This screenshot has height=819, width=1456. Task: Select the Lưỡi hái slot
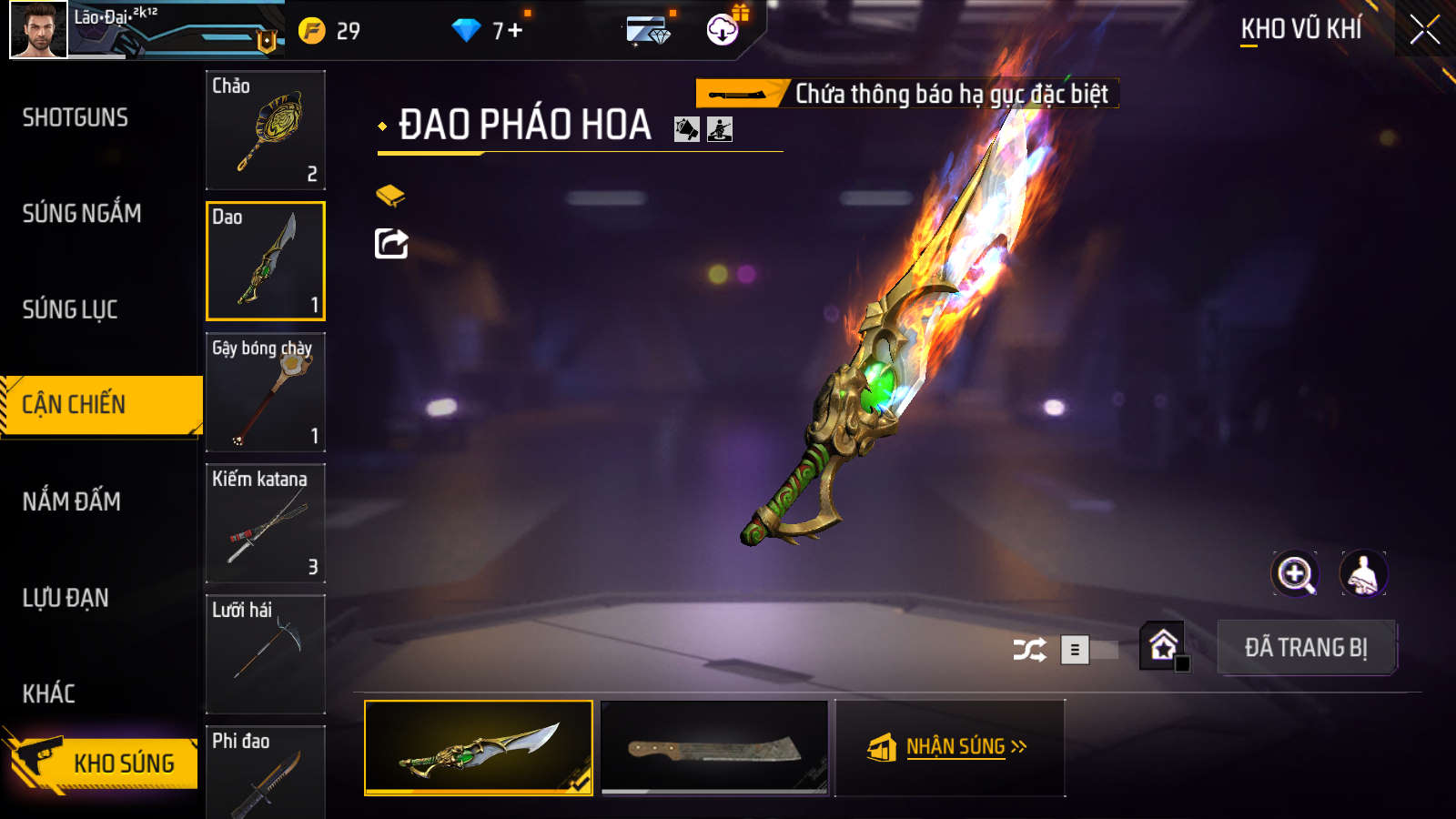pyautogui.click(x=266, y=654)
